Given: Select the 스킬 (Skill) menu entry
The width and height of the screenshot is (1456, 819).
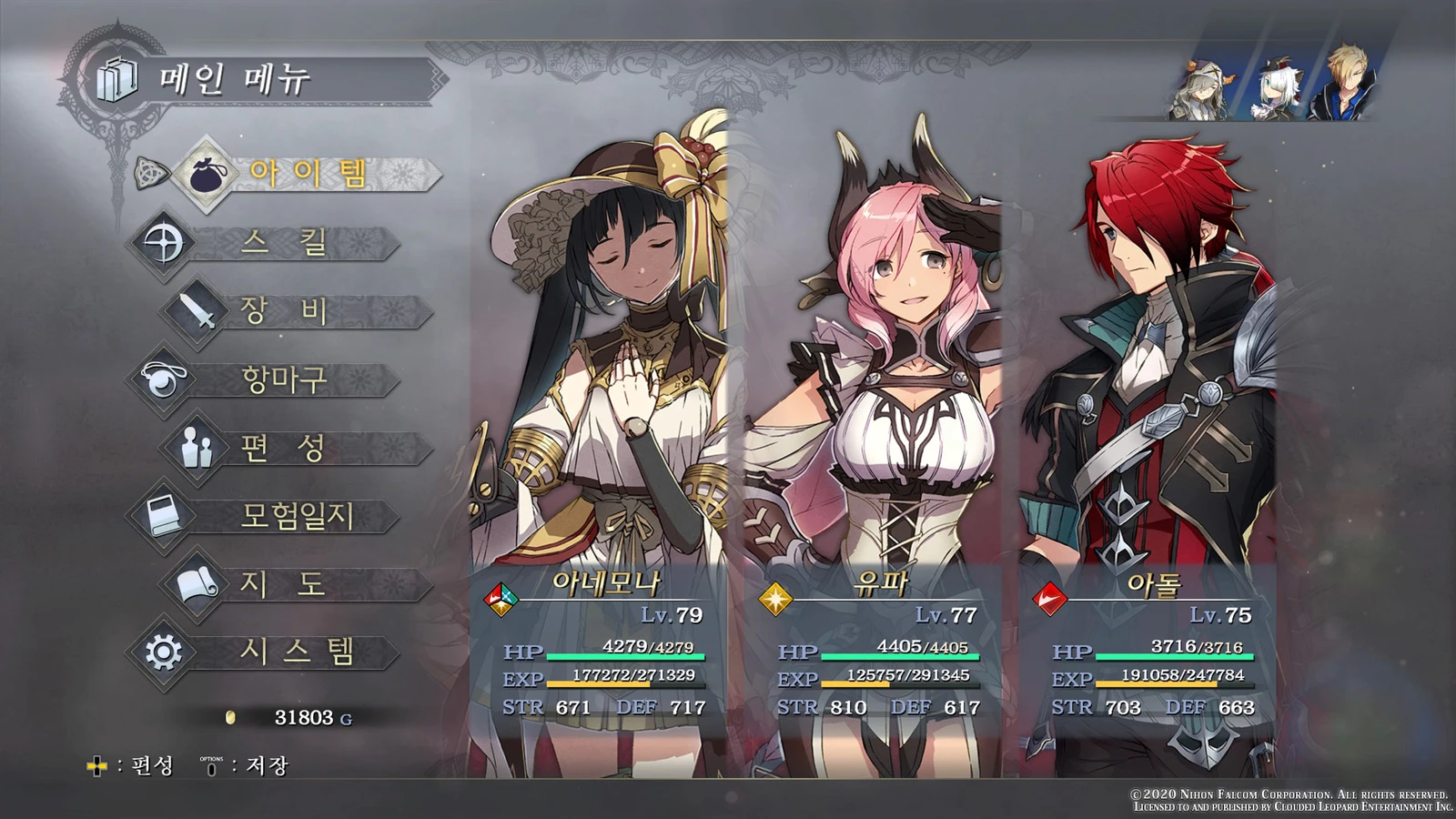Looking at the screenshot, I should click(282, 243).
